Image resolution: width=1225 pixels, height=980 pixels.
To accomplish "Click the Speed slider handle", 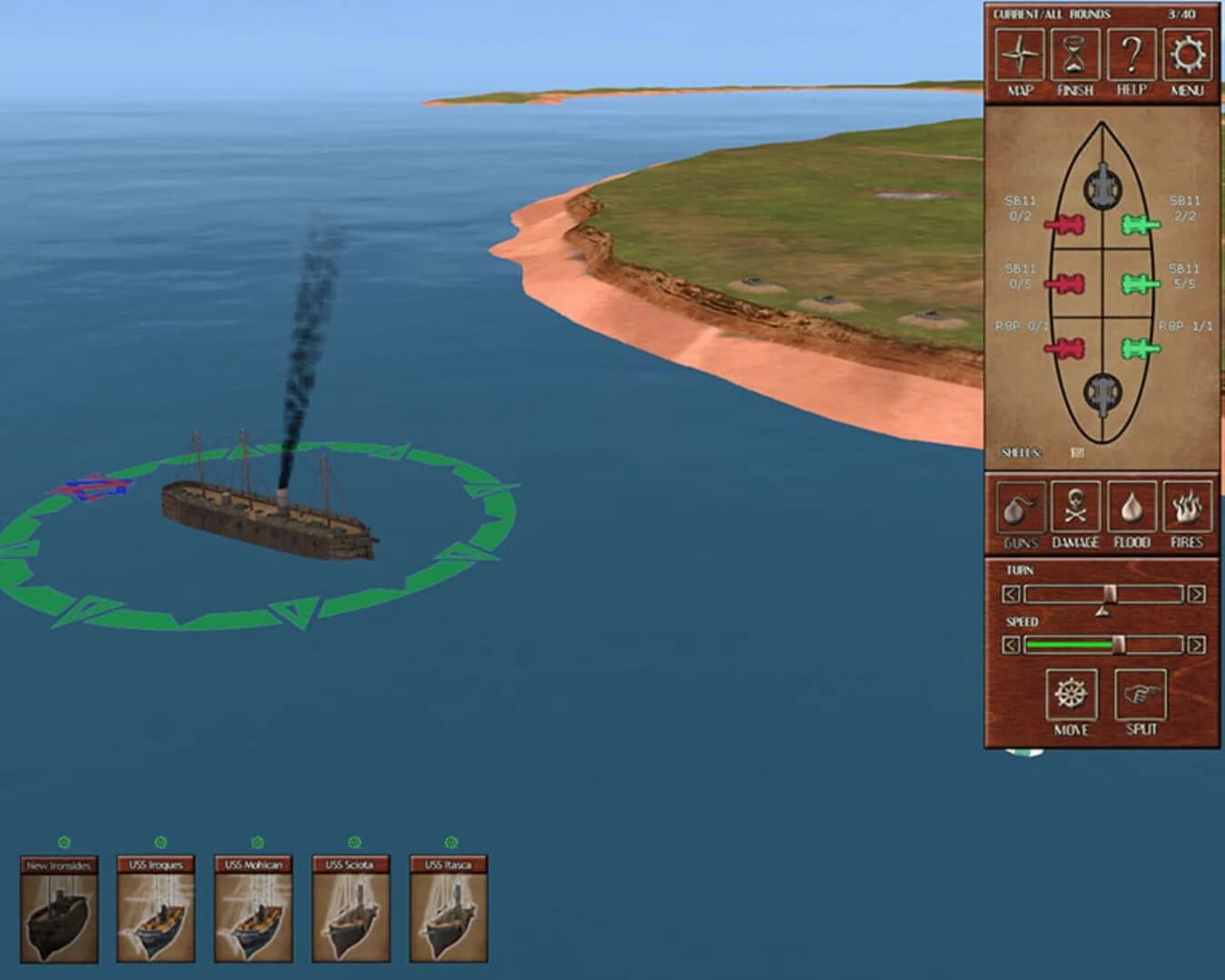I will [x=1119, y=645].
